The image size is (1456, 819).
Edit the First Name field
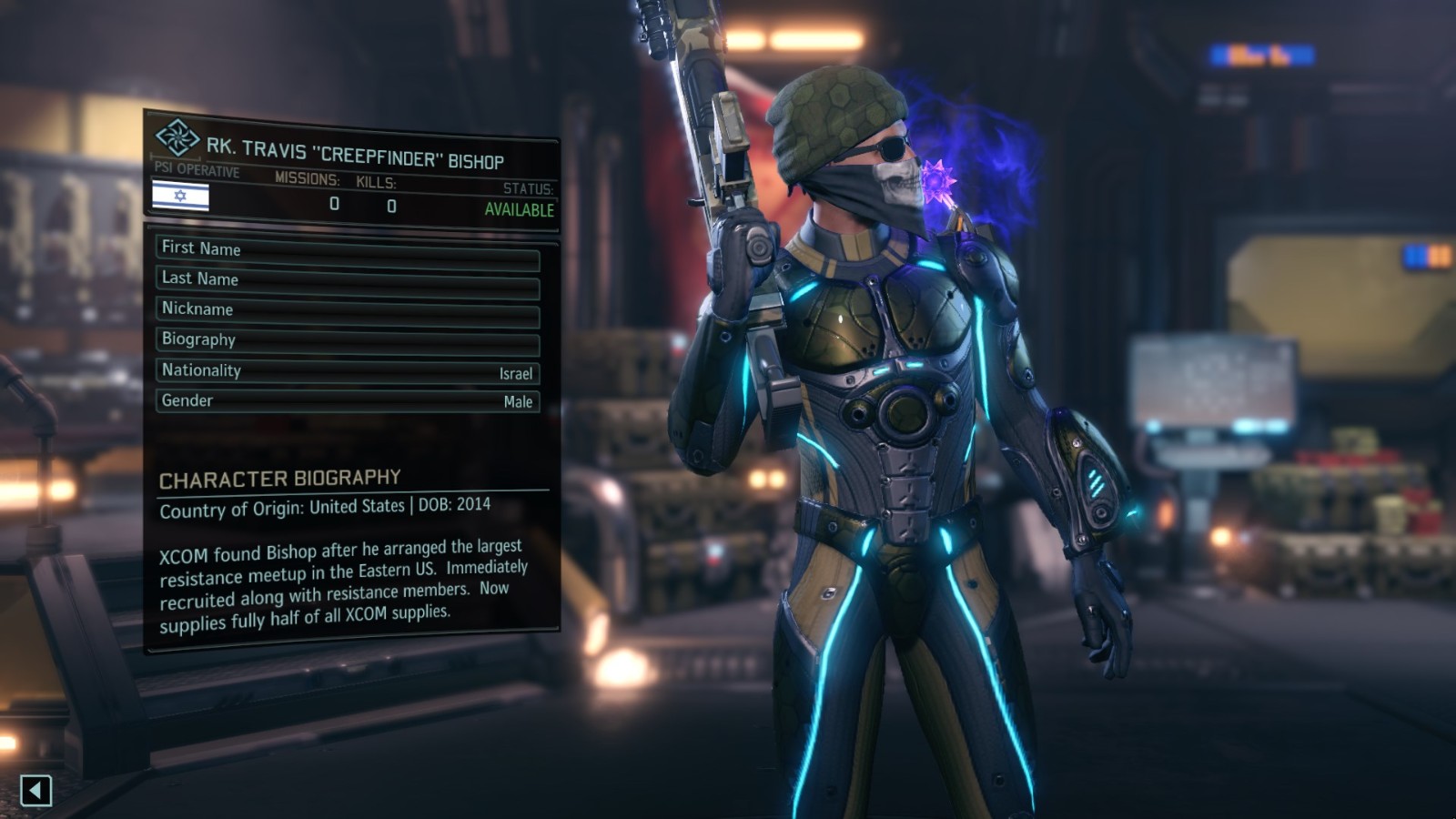348,251
